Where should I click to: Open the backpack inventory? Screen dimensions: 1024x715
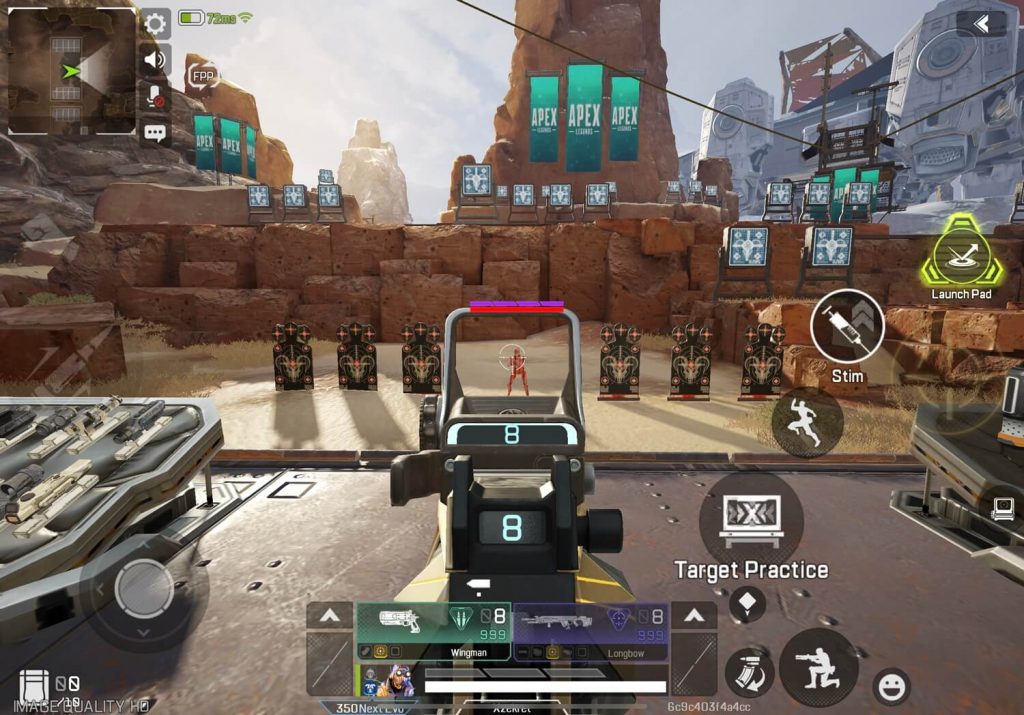pyautogui.click(x=34, y=687)
